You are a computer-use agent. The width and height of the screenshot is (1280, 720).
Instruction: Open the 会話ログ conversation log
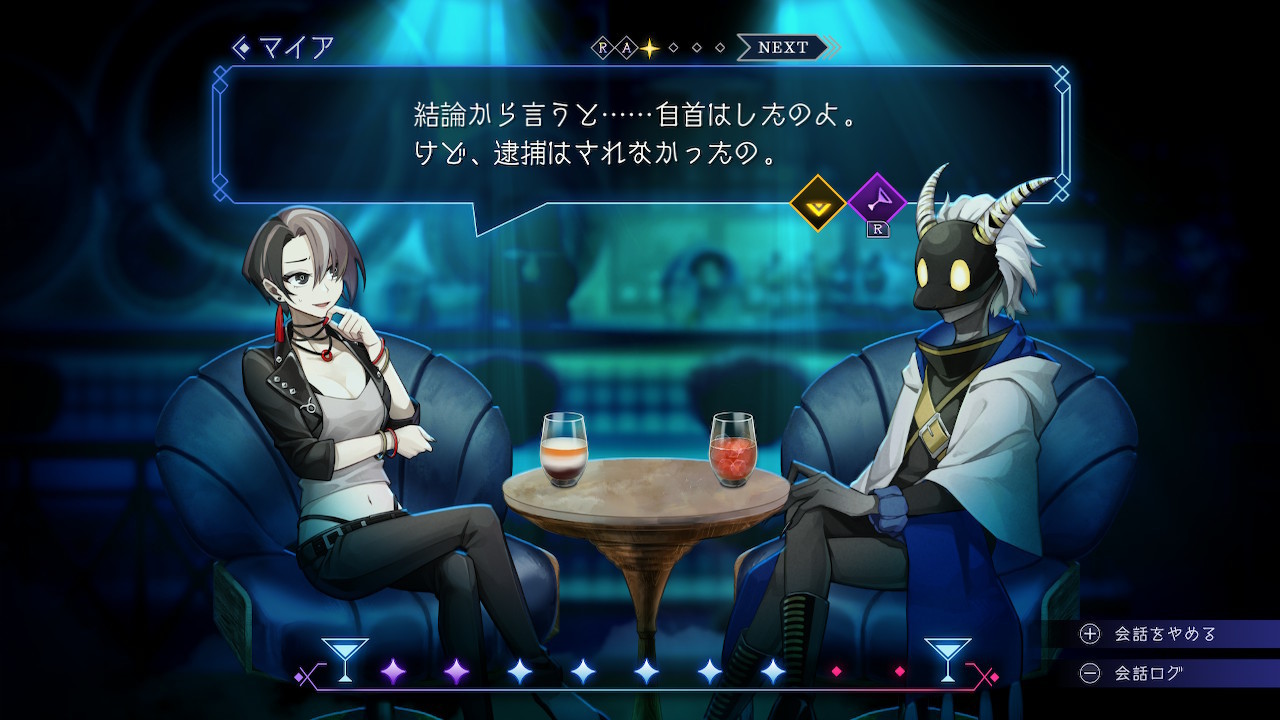pyautogui.click(x=1148, y=673)
